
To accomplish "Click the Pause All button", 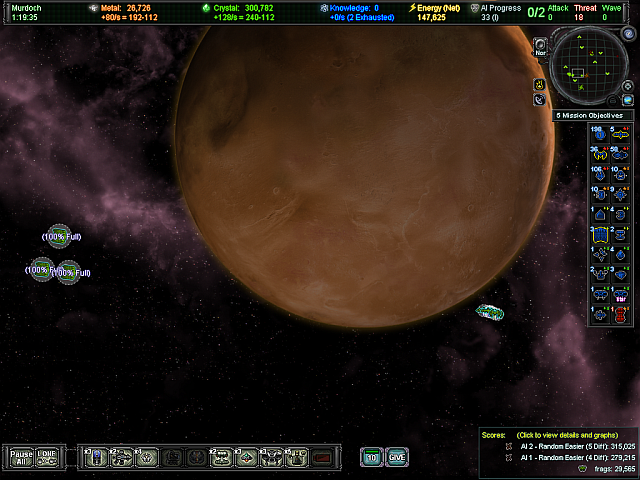I will point(21,457).
